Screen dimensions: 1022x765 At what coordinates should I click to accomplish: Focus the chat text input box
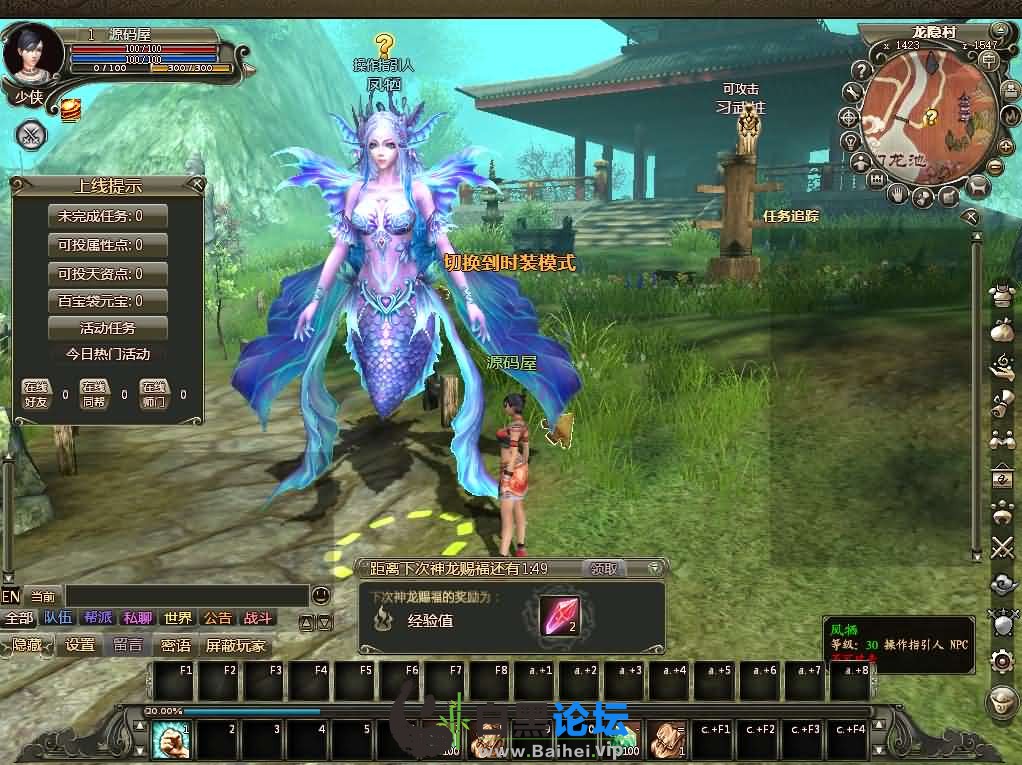pos(185,596)
